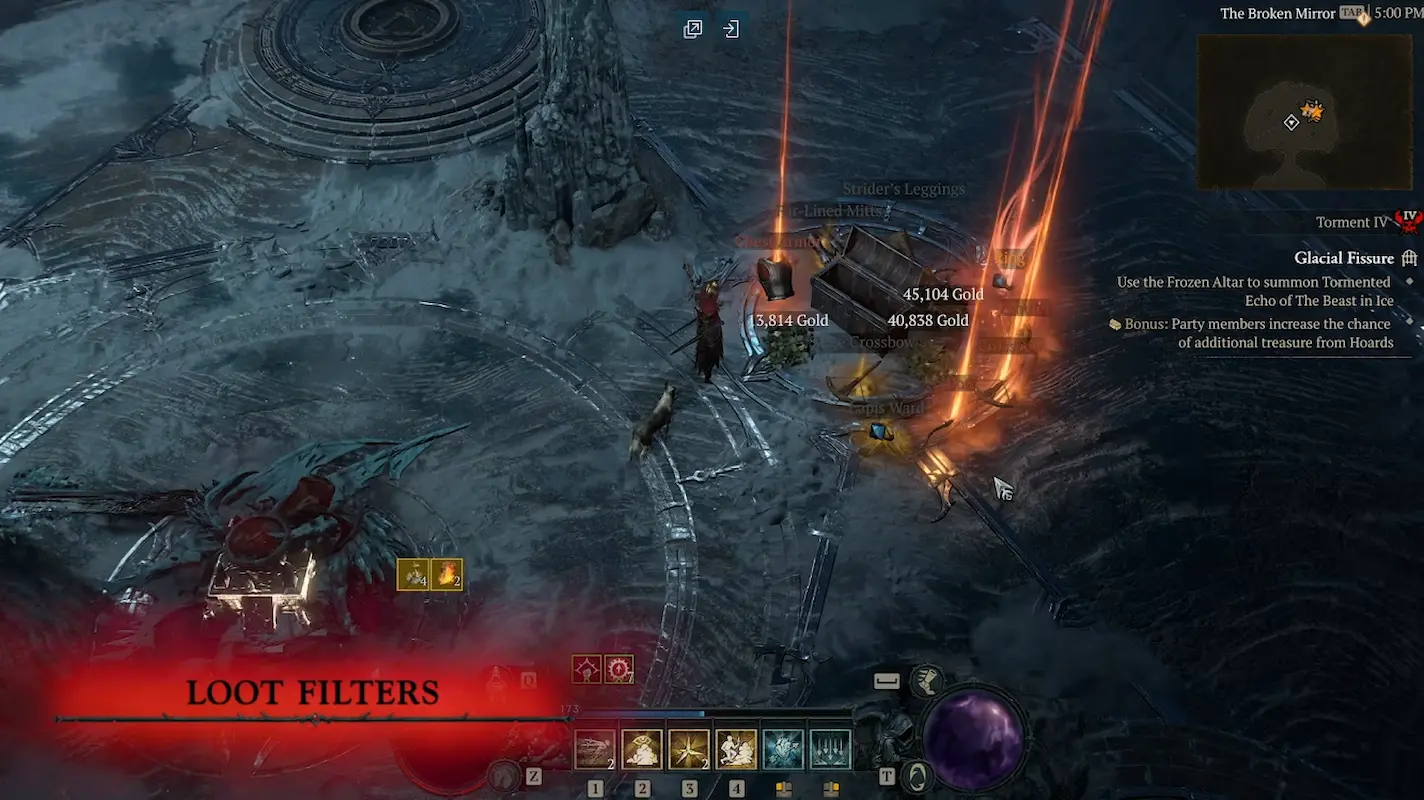Collect the 45,104 Gold pile
This screenshot has height=800, width=1424.
click(x=943, y=294)
